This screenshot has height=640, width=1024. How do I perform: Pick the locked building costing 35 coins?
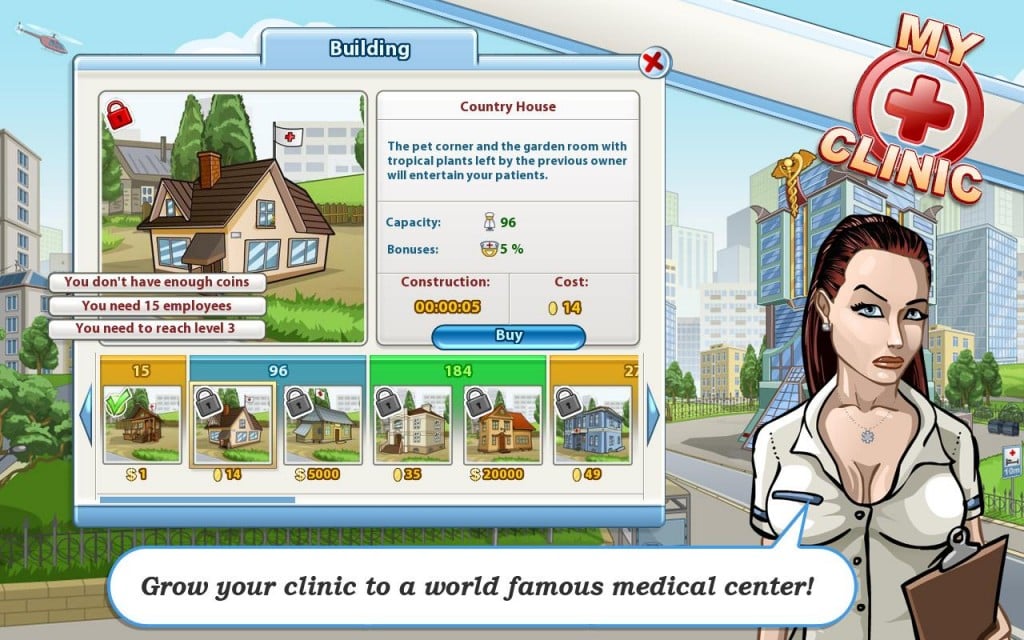point(413,424)
